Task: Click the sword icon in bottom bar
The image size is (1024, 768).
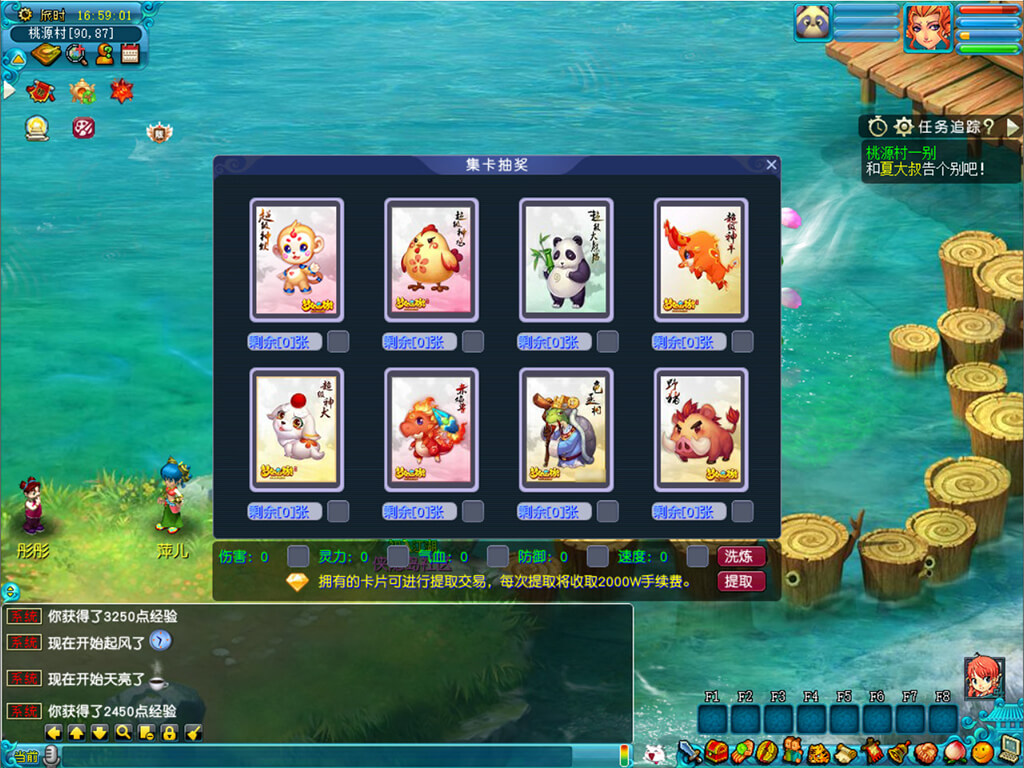Action: point(689,749)
